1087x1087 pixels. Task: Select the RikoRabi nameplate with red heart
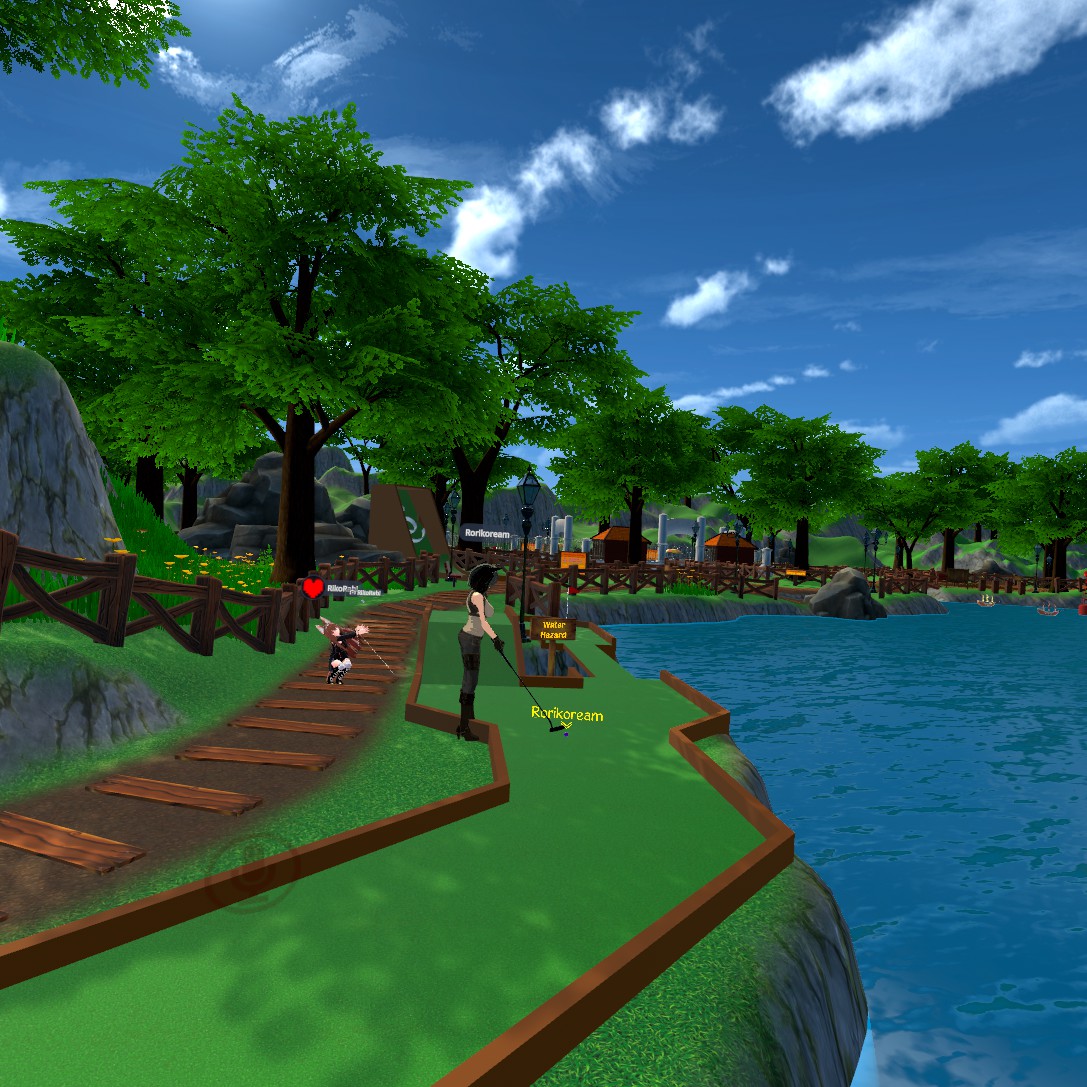coord(342,589)
